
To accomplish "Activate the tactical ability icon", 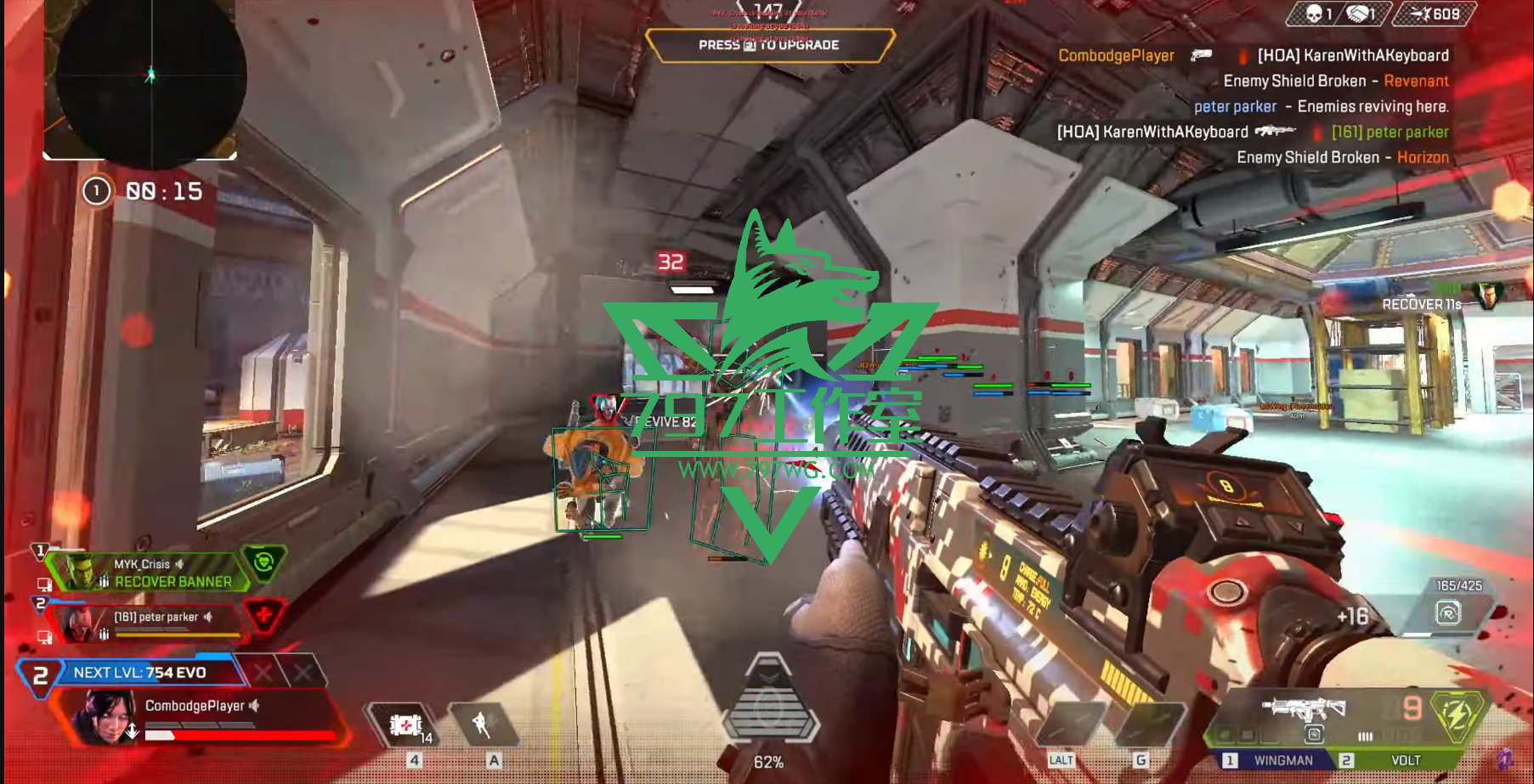I will point(482,725).
